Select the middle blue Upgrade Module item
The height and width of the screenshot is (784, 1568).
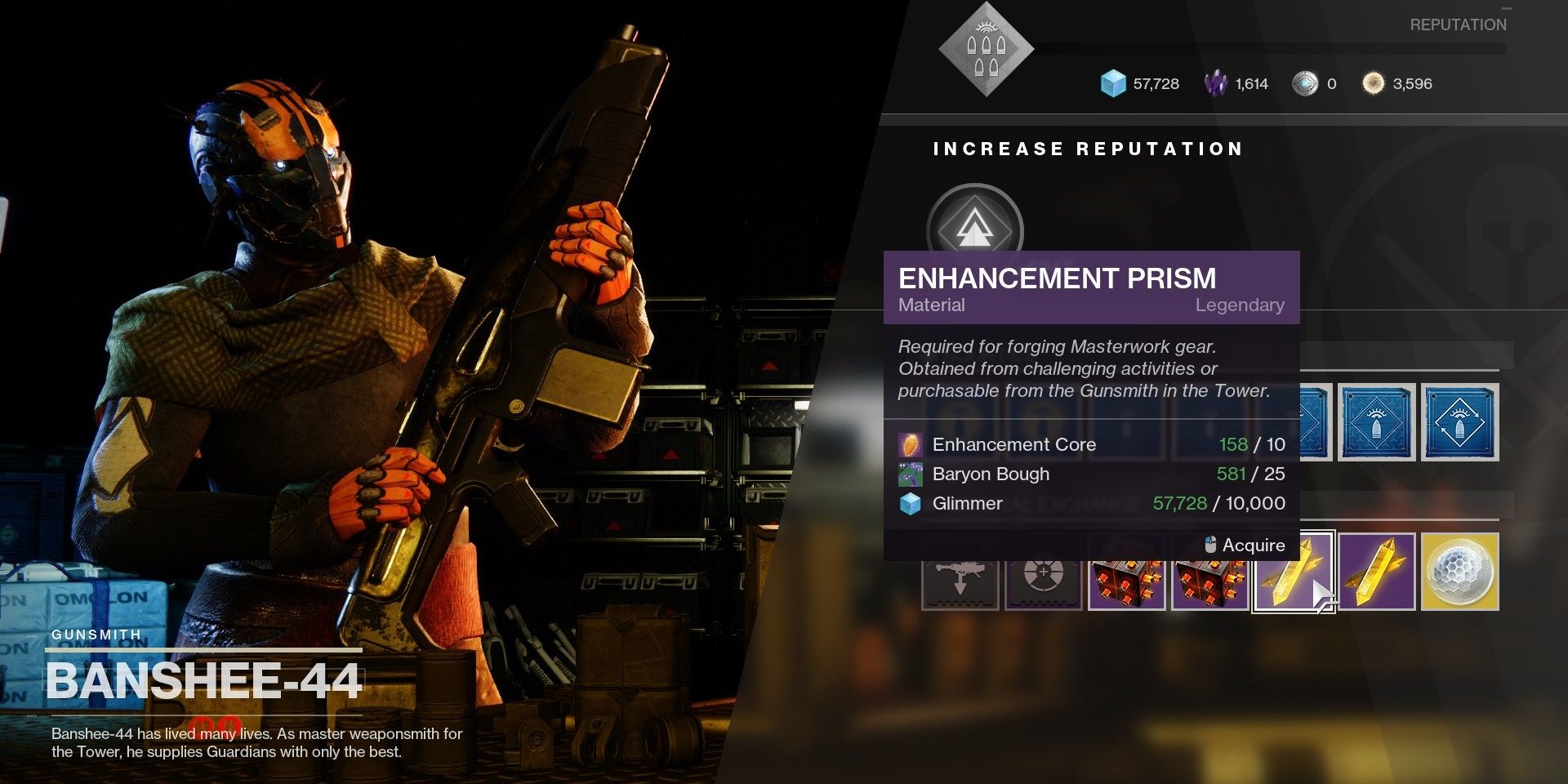coord(1378,422)
